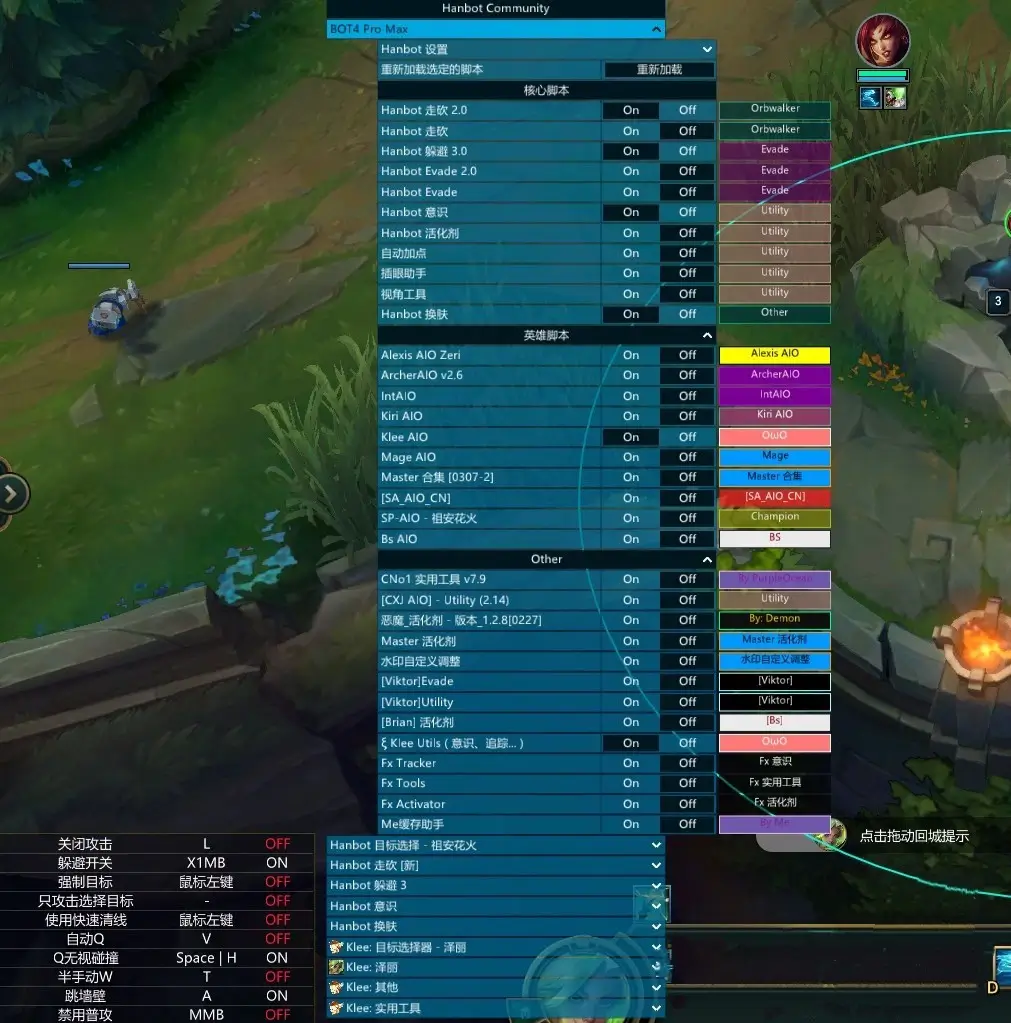Turn On Hanbot 躲避 3.0
Screen dimensions: 1011x1023
coord(630,151)
